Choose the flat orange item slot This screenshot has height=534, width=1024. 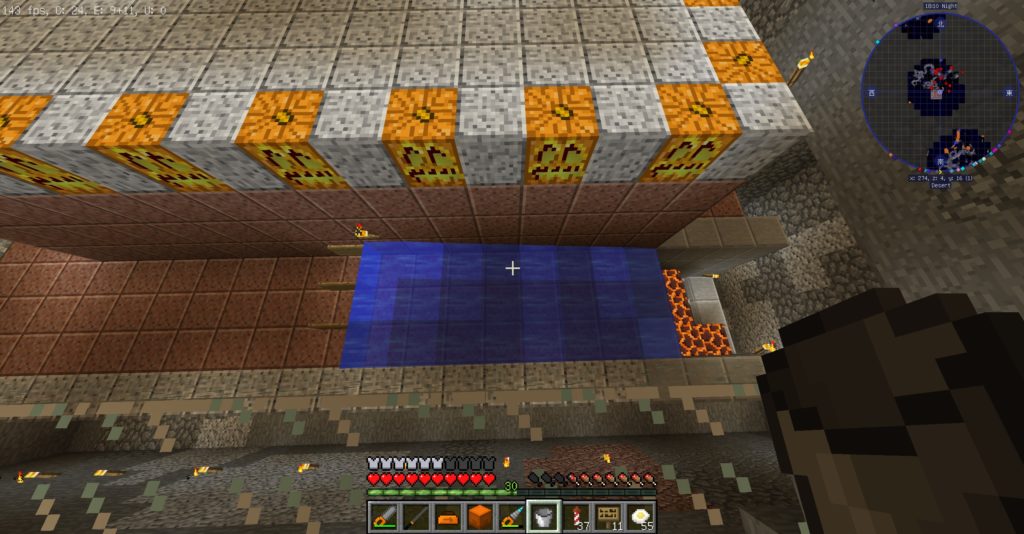[447, 516]
